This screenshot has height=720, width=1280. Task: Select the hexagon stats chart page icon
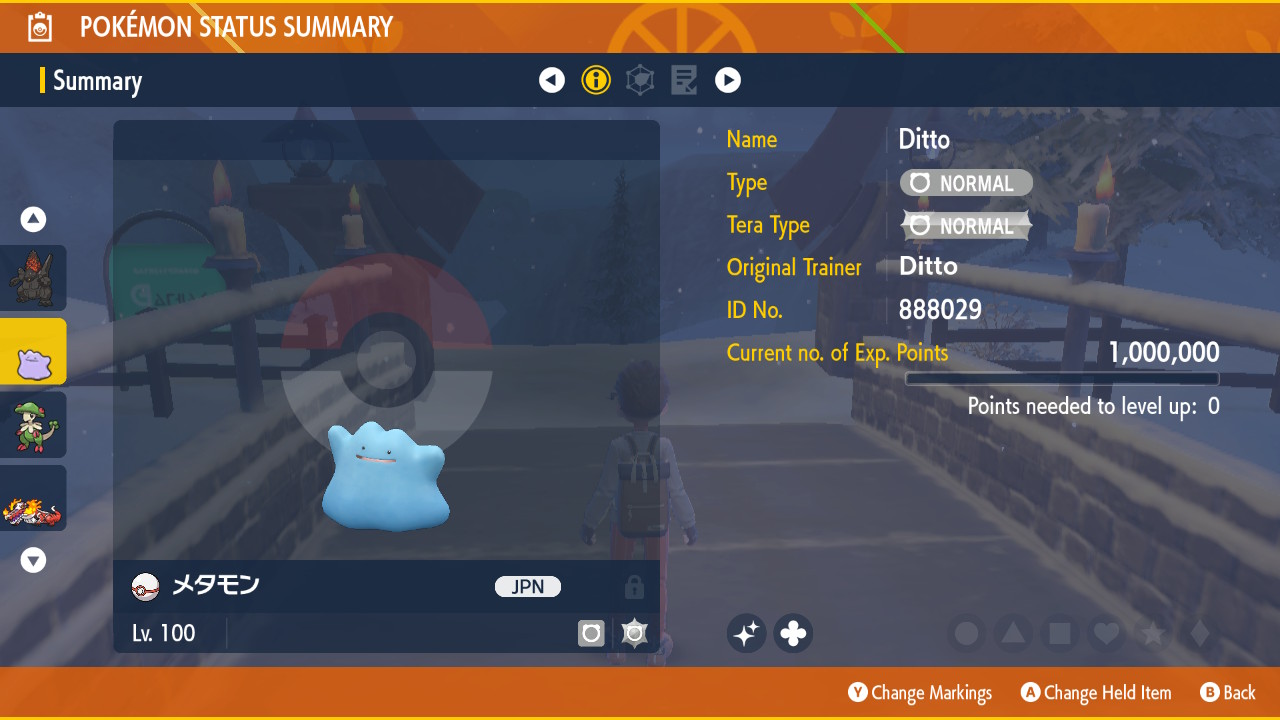pos(640,80)
